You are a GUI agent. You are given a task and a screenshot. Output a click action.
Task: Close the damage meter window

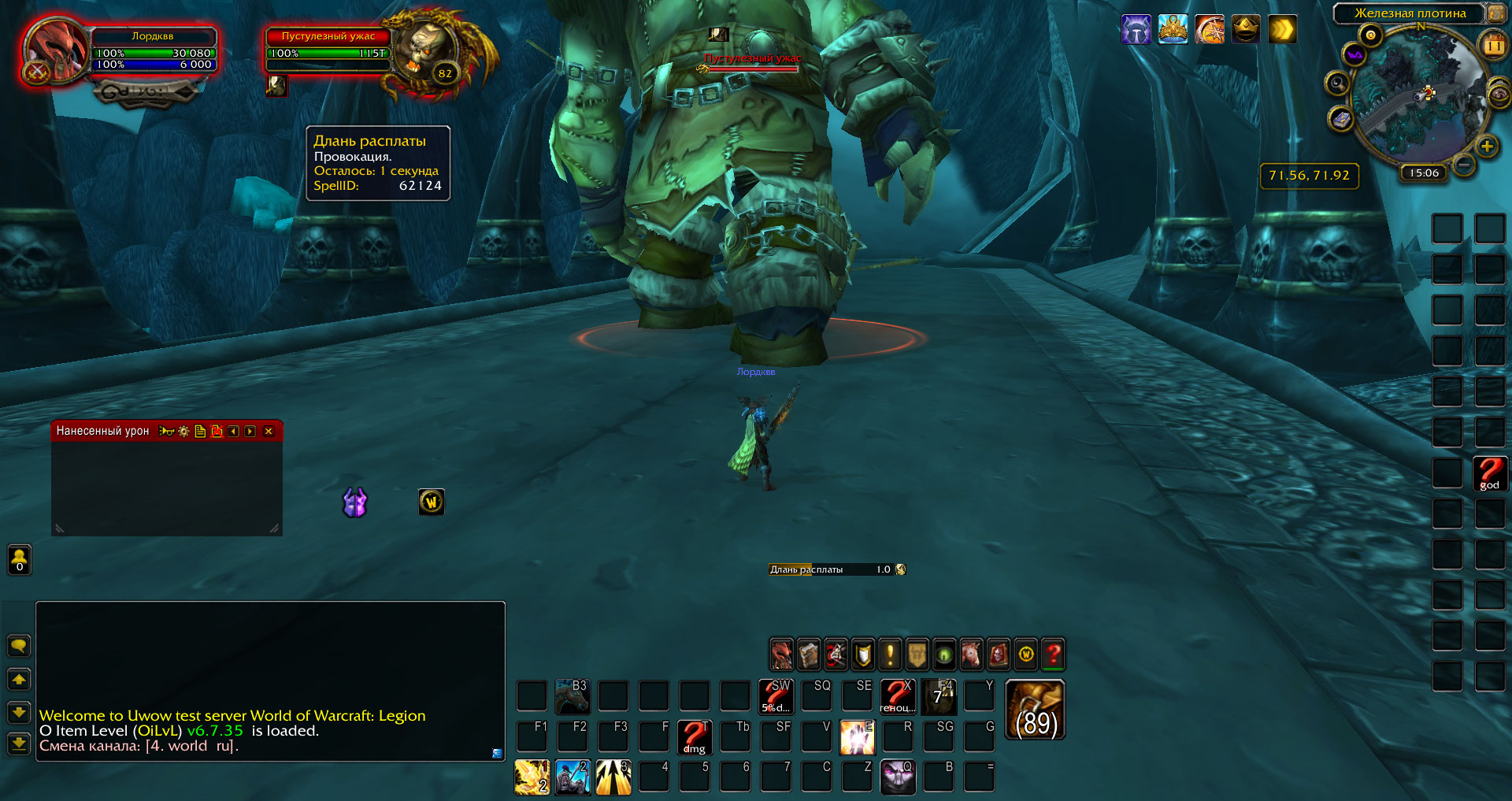click(x=269, y=432)
